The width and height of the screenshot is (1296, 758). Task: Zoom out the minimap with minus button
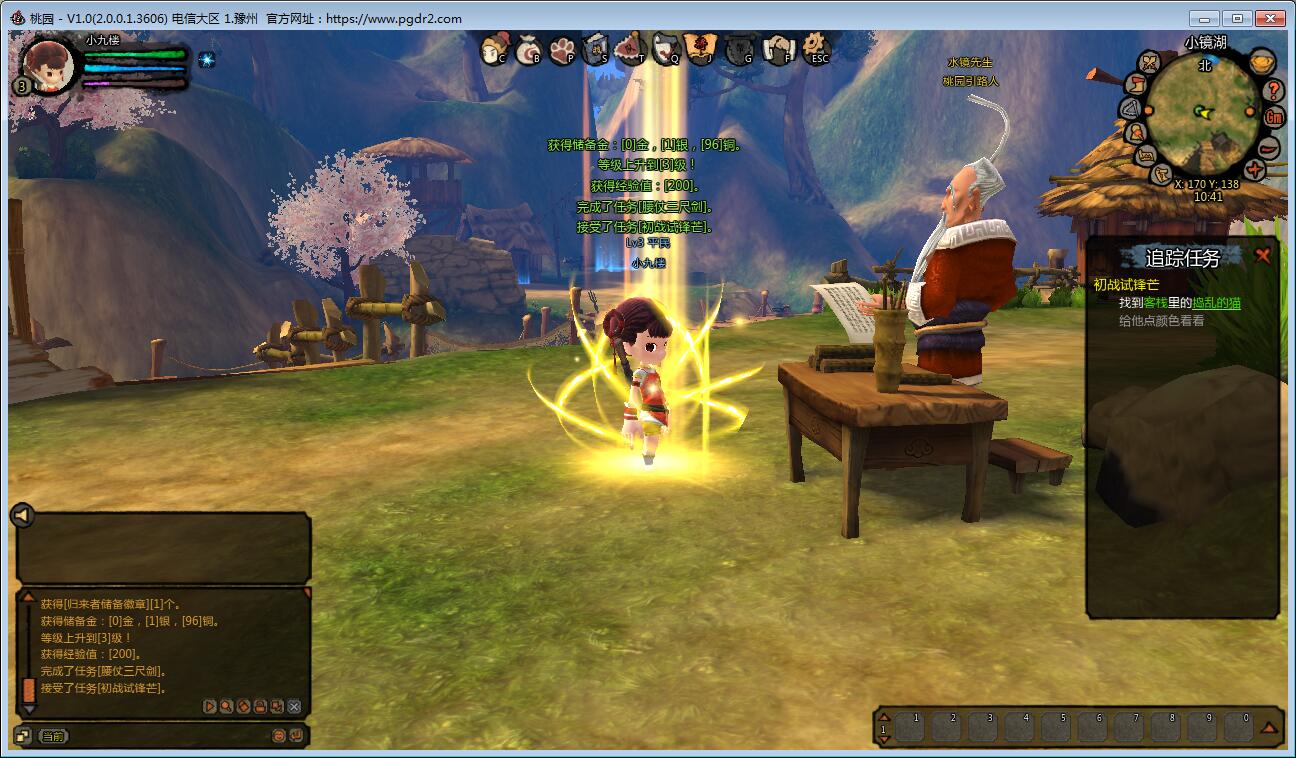click(x=1268, y=146)
